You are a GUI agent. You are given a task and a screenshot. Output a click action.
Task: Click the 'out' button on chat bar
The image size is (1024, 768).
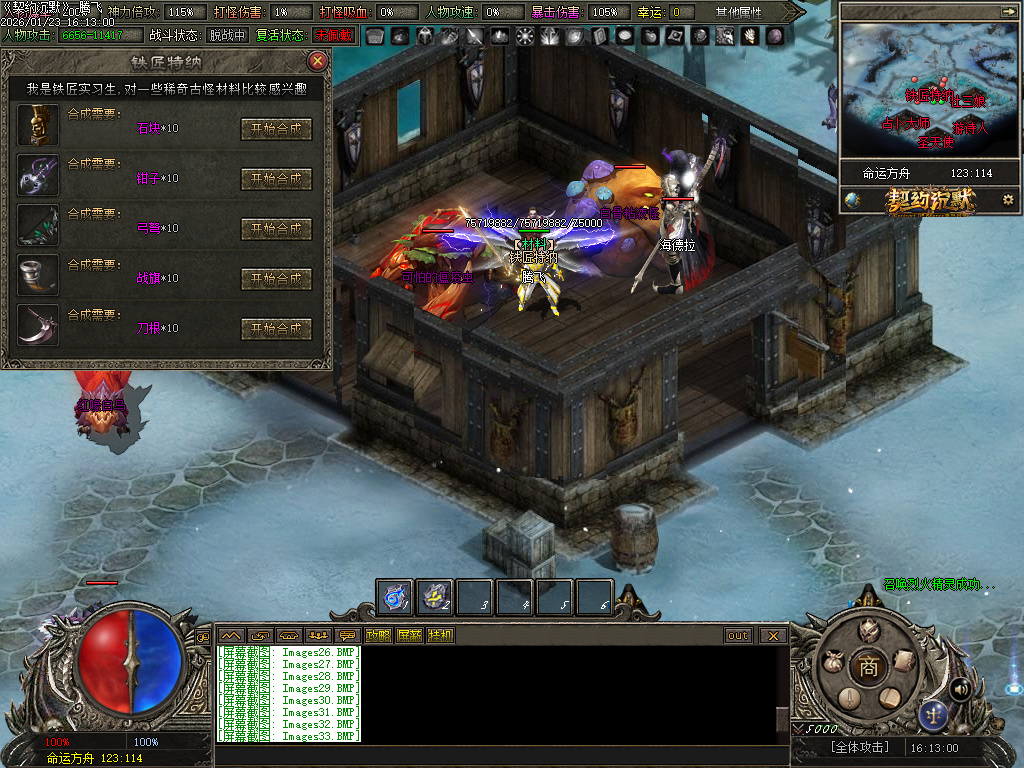pos(738,635)
